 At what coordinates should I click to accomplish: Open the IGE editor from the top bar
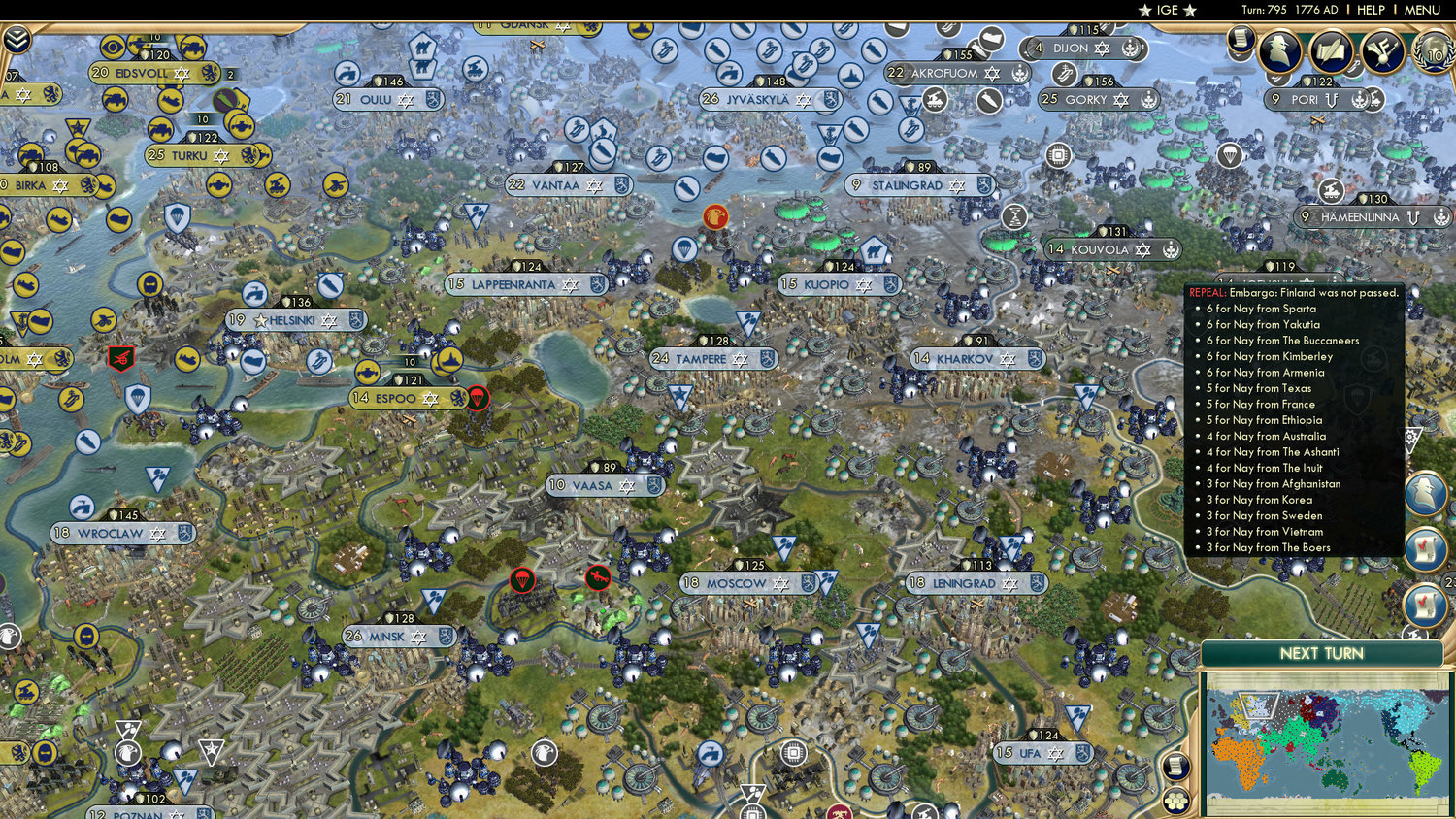click(1168, 10)
